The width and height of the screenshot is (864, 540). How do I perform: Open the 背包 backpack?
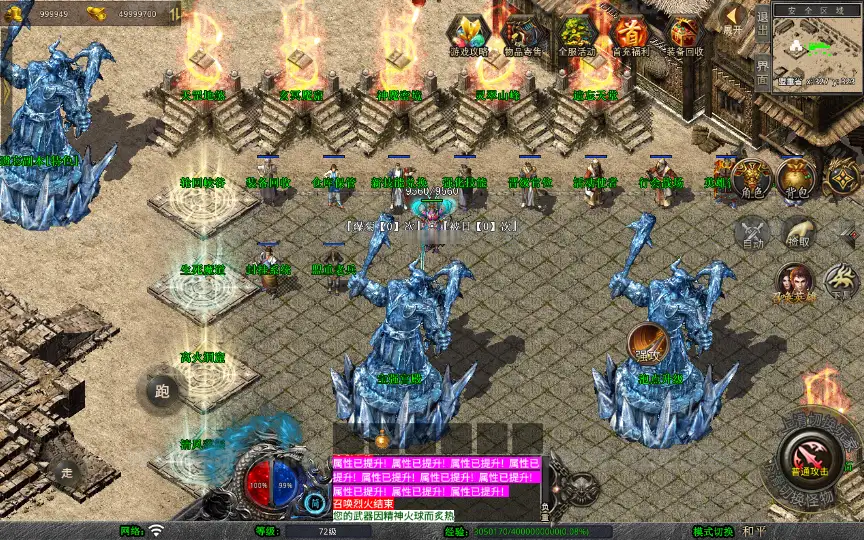tap(797, 178)
